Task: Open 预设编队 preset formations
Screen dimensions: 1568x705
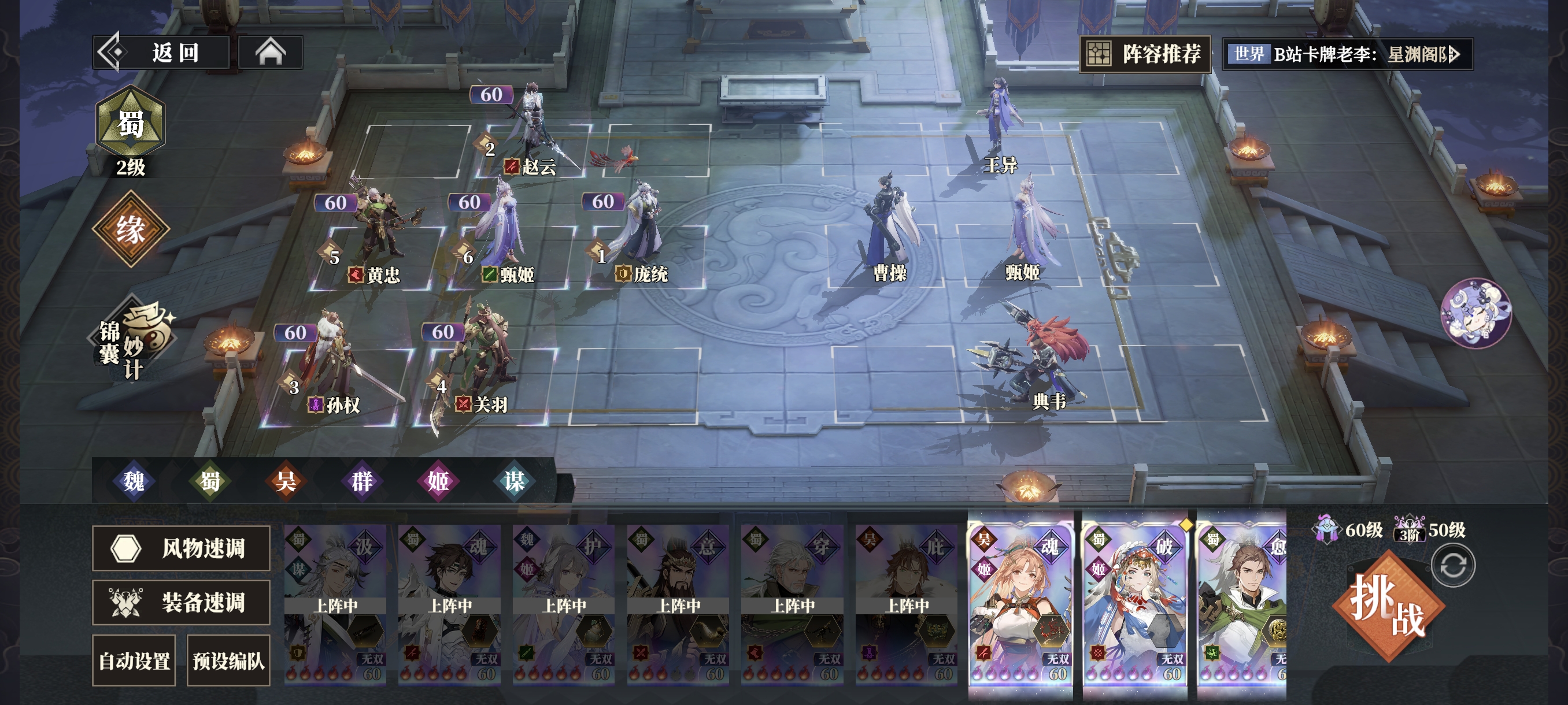Action: [x=228, y=661]
